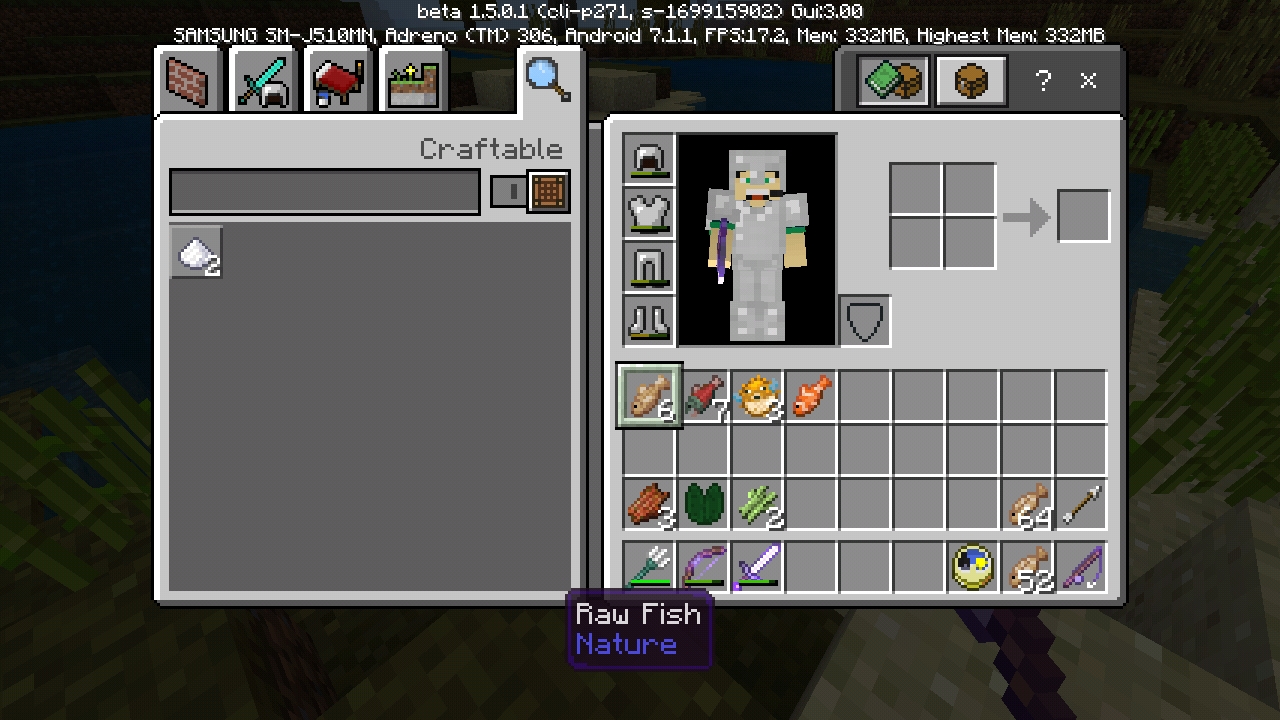Select the equipped iron helmet slot
1280x720 pixels.
pos(649,160)
